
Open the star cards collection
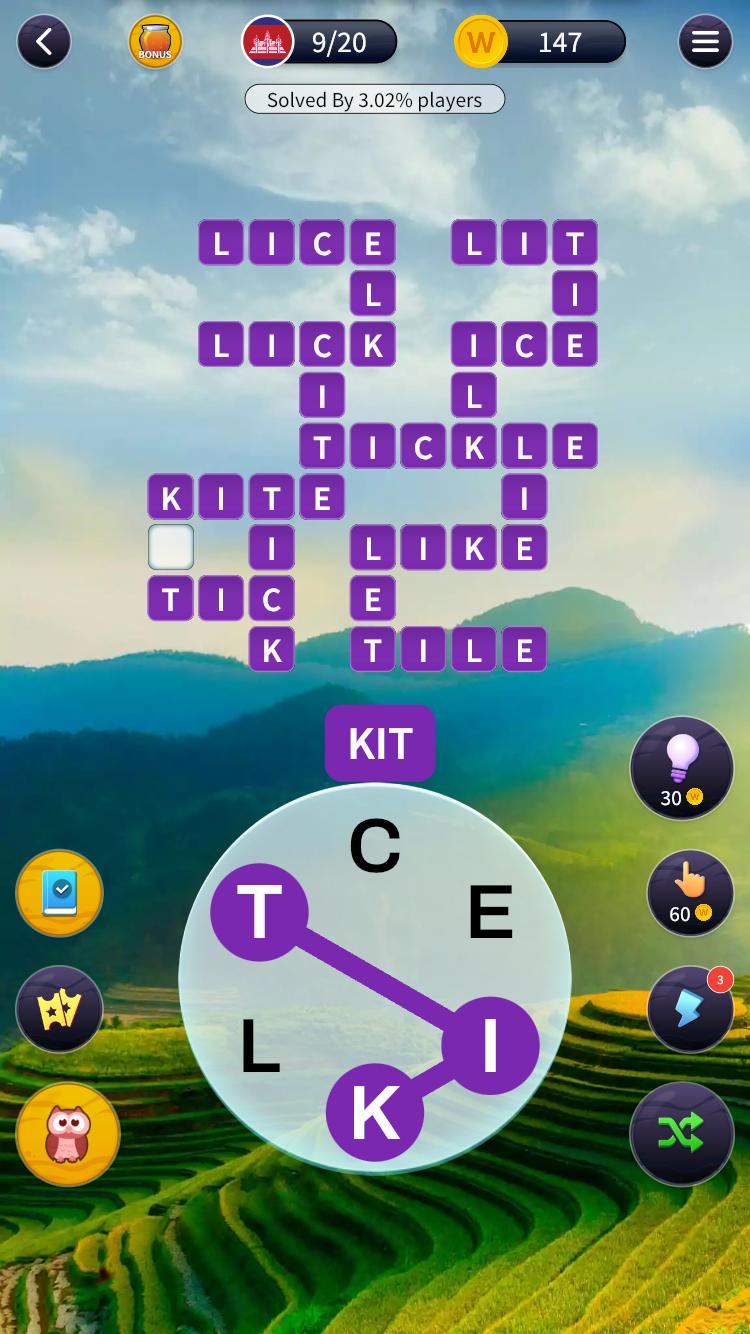click(x=60, y=1009)
